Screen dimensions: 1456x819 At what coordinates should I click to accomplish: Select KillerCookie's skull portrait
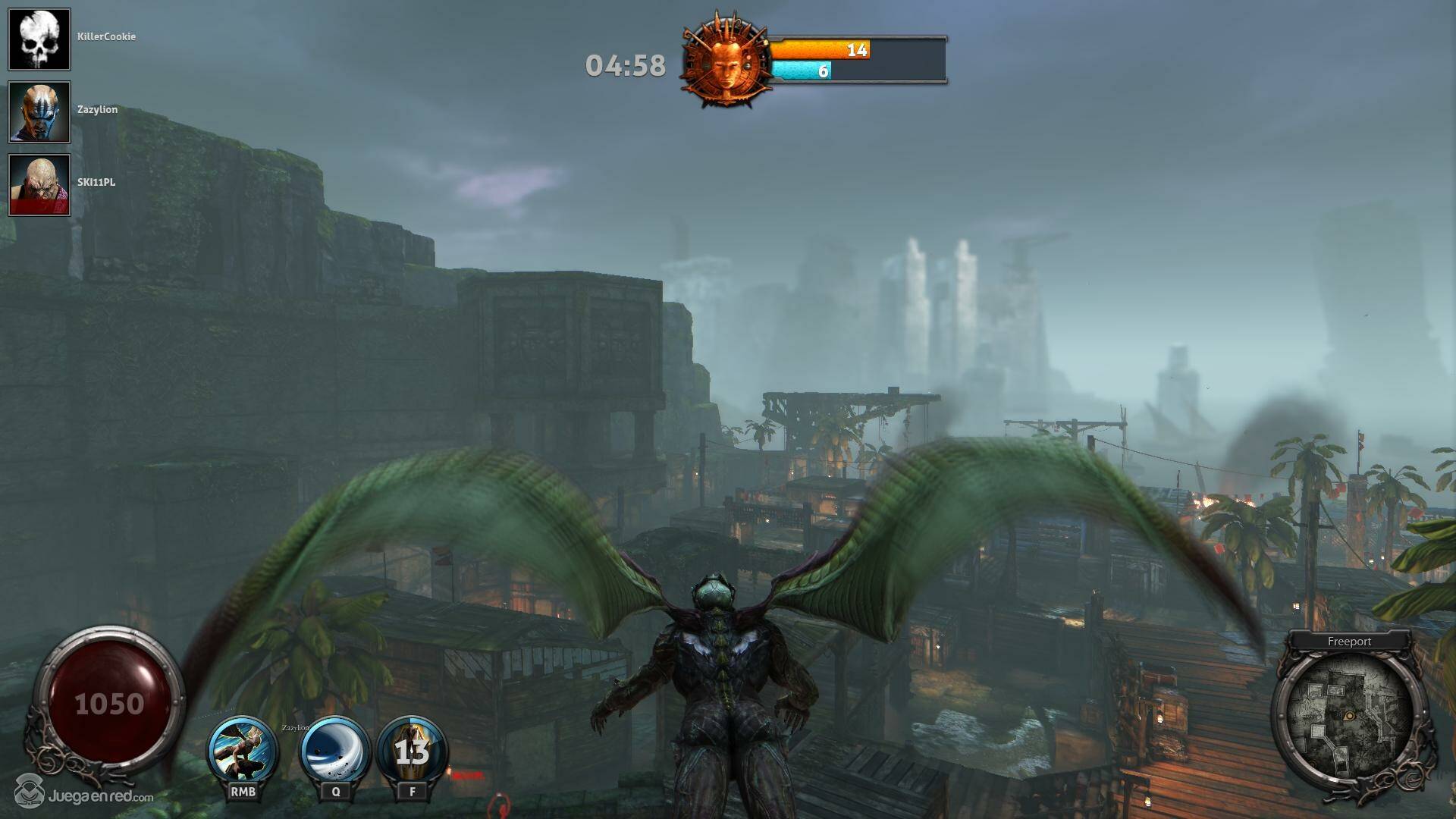coord(39,39)
